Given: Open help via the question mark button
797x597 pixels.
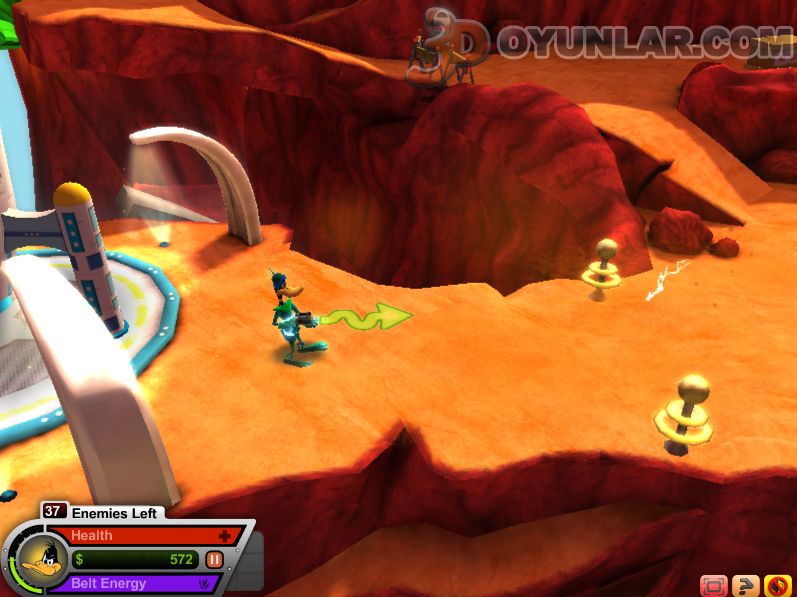Looking at the screenshot, I should click(745, 586).
